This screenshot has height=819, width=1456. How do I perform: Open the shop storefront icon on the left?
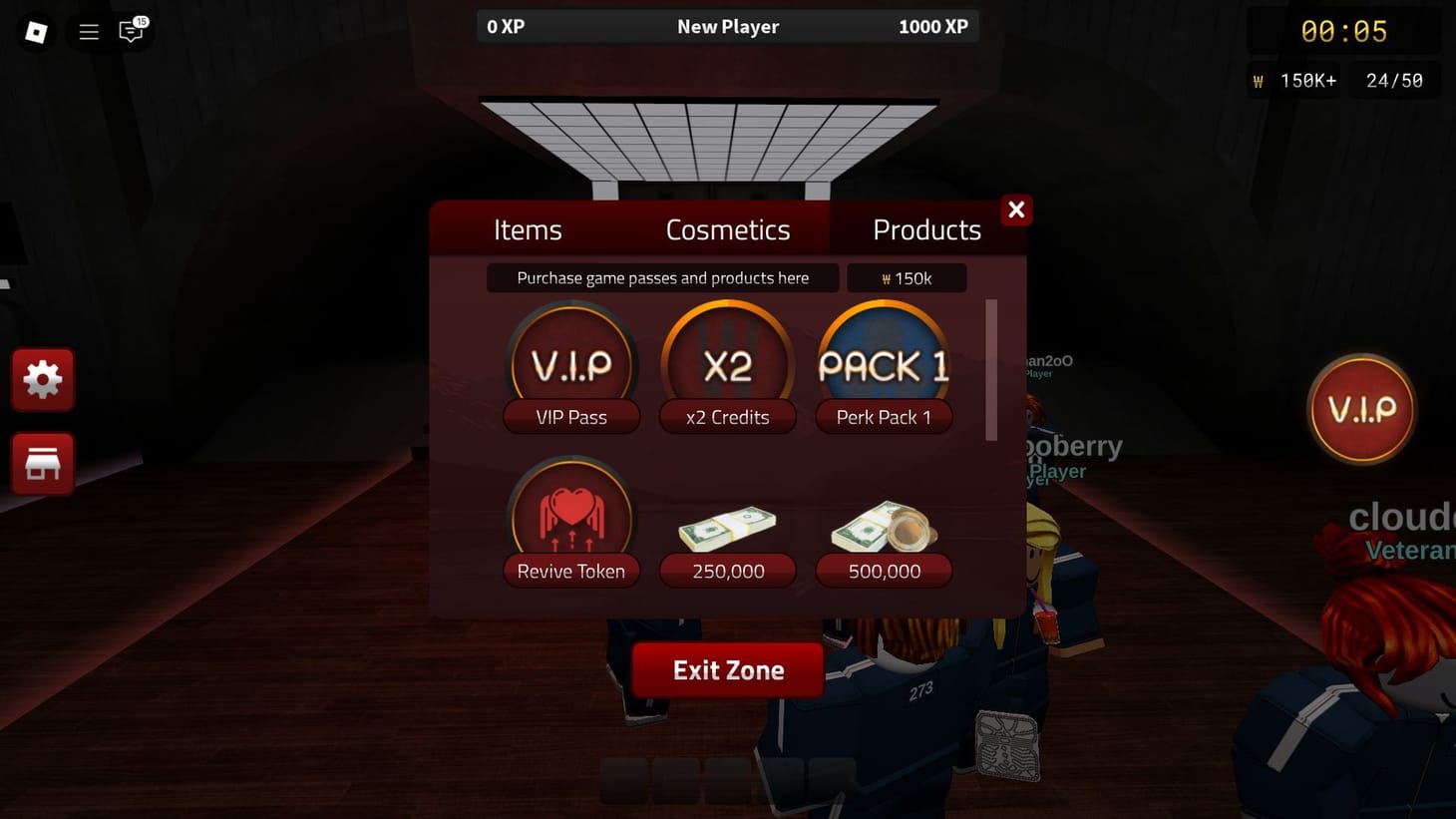point(43,463)
